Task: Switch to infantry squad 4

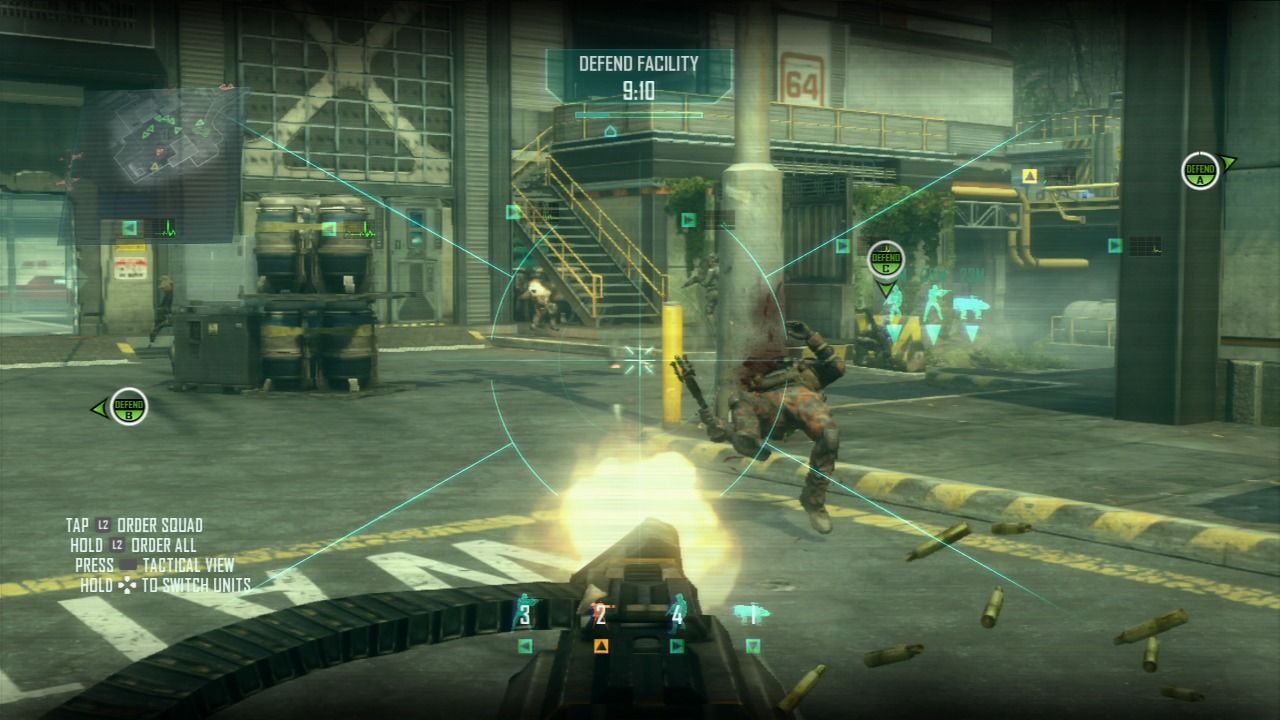Action: (677, 614)
